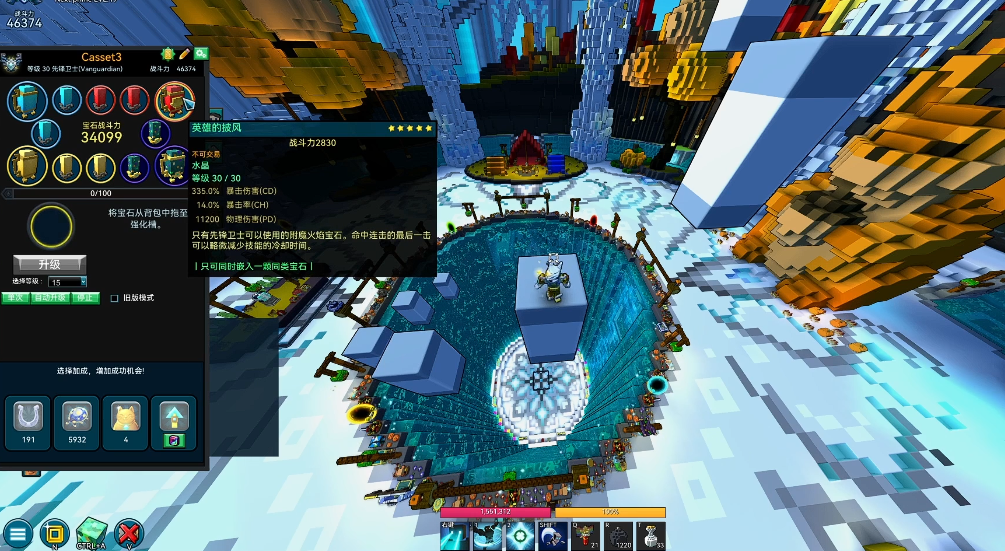The height and width of the screenshot is (551, 1005).
Task: Click the empty gem forging slot circle
Action: tap(50, 226)
